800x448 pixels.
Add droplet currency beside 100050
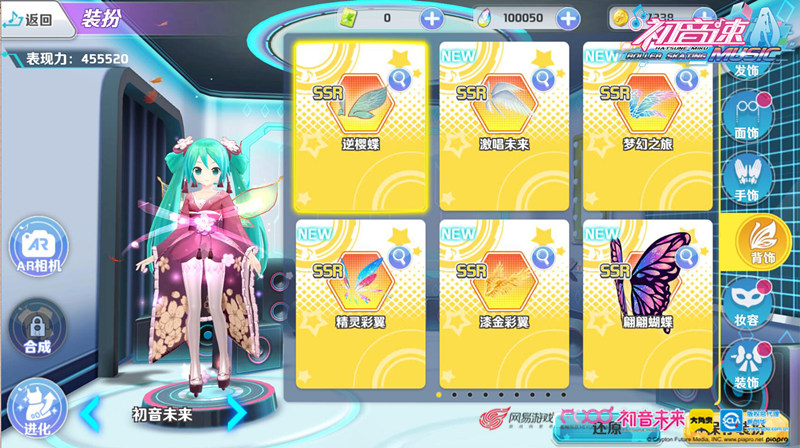[568, 18]
